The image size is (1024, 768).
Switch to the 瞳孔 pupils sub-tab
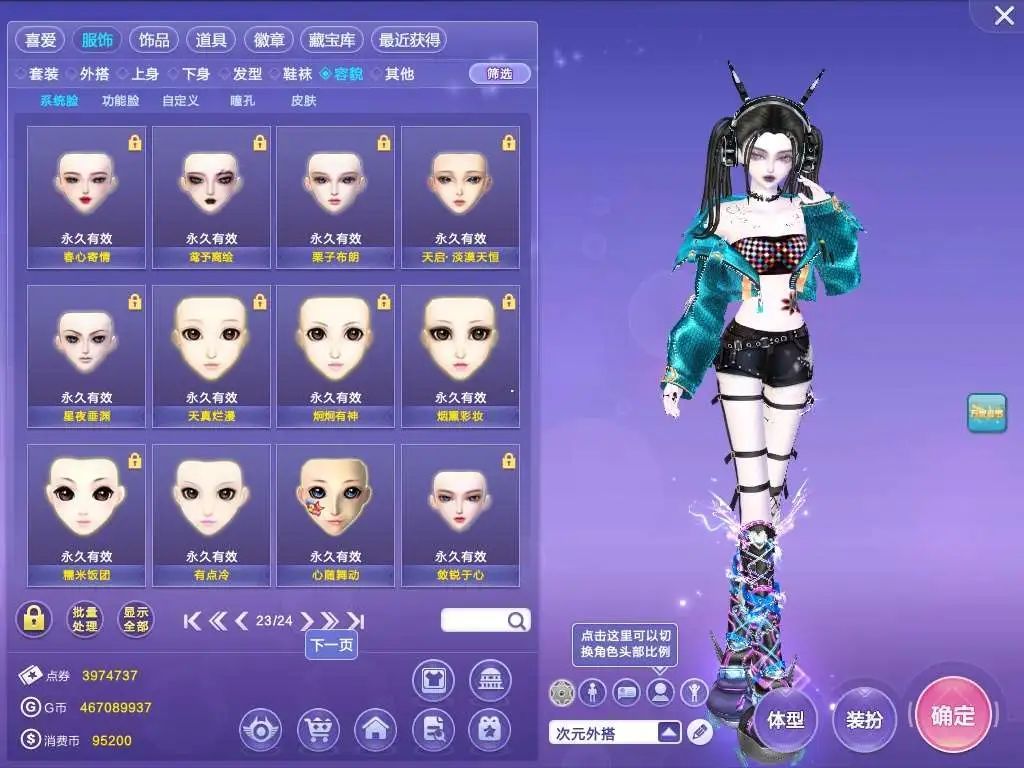(243, 101)
